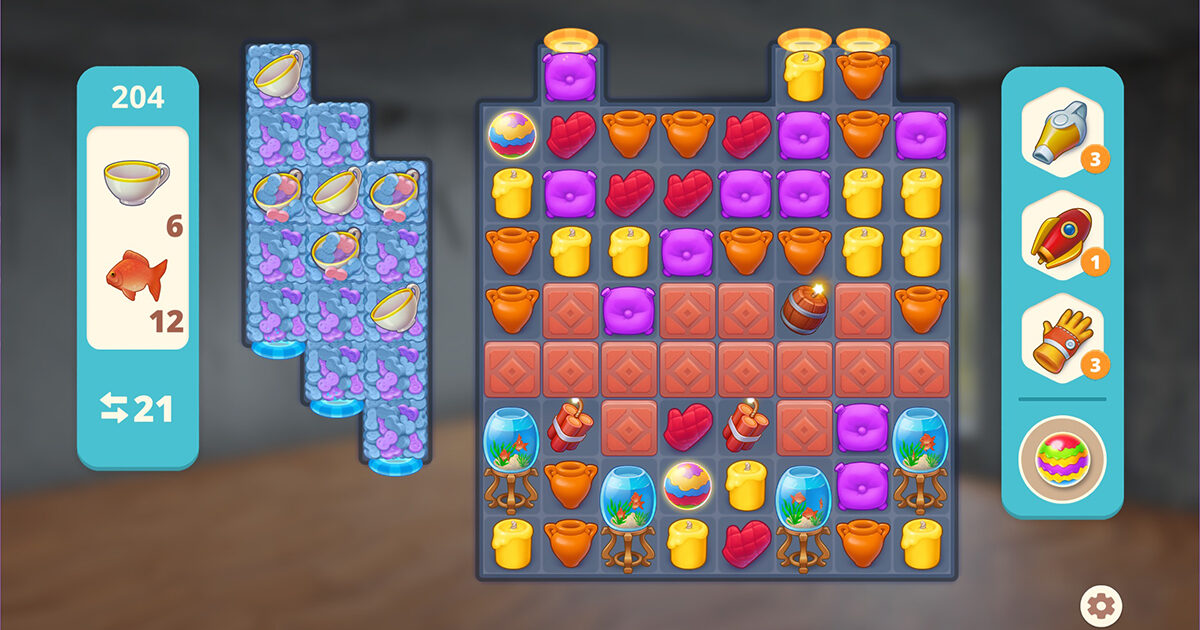Screen dimensions: 1200x630
Task: Select the purple pillow surrounded by crates
Action: coord(629,309)
